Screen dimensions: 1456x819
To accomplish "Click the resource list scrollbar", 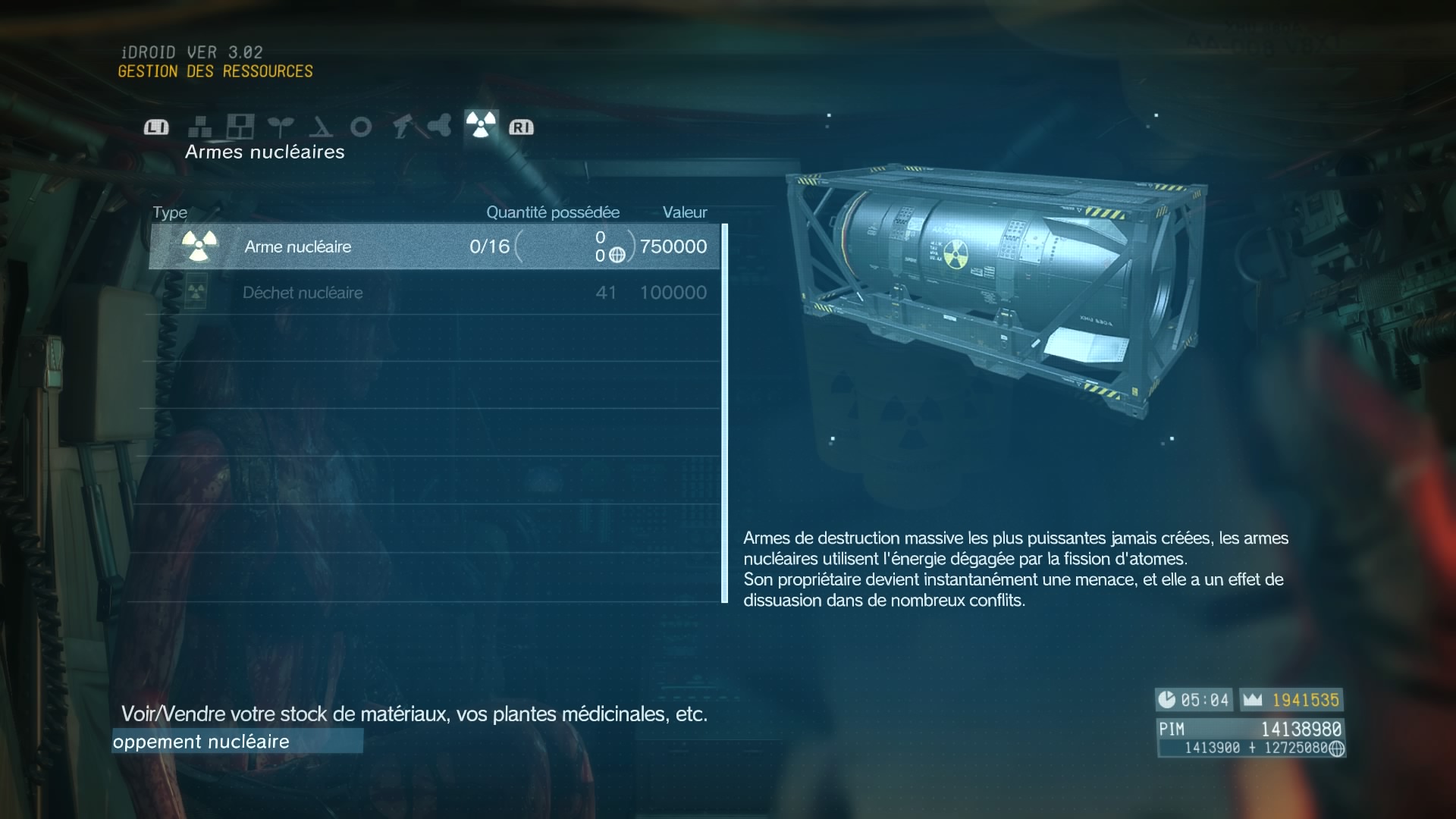I will [x=725, y=413].
